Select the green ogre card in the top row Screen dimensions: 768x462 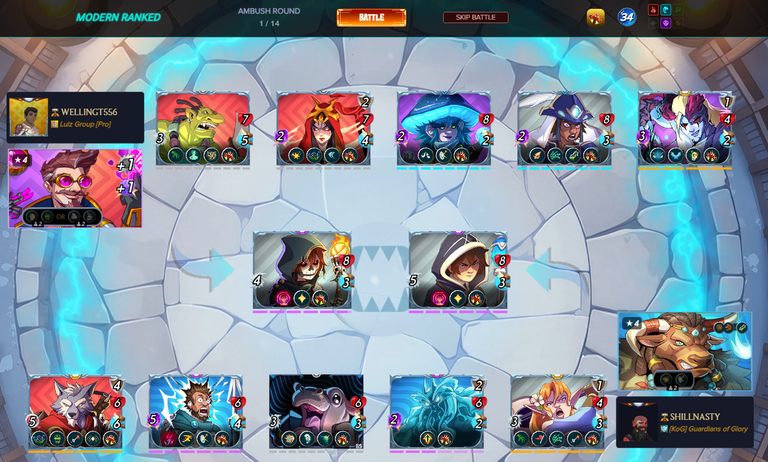[203, 128]
